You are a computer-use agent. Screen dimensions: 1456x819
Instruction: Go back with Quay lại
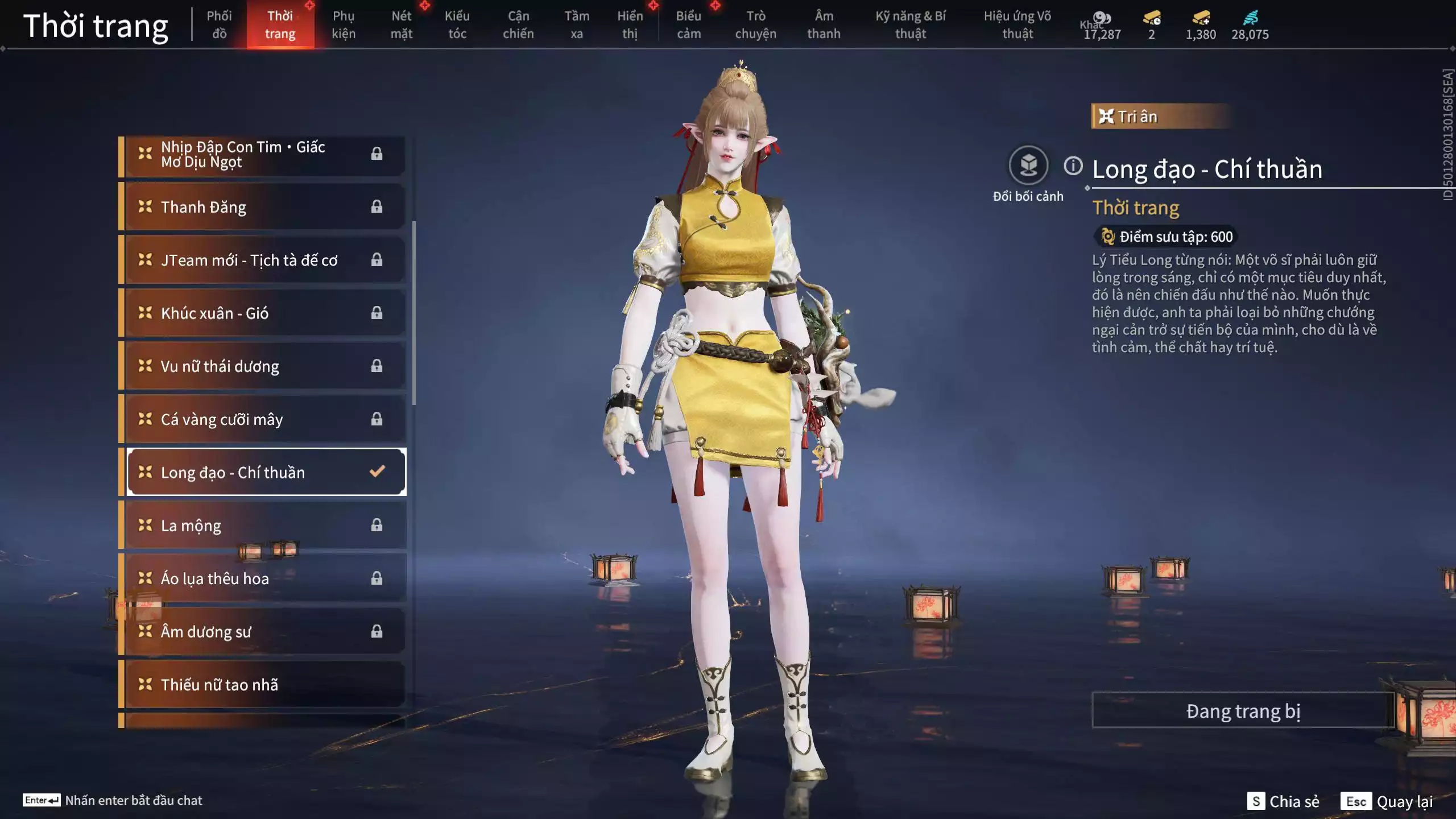tap(1387, 801)
